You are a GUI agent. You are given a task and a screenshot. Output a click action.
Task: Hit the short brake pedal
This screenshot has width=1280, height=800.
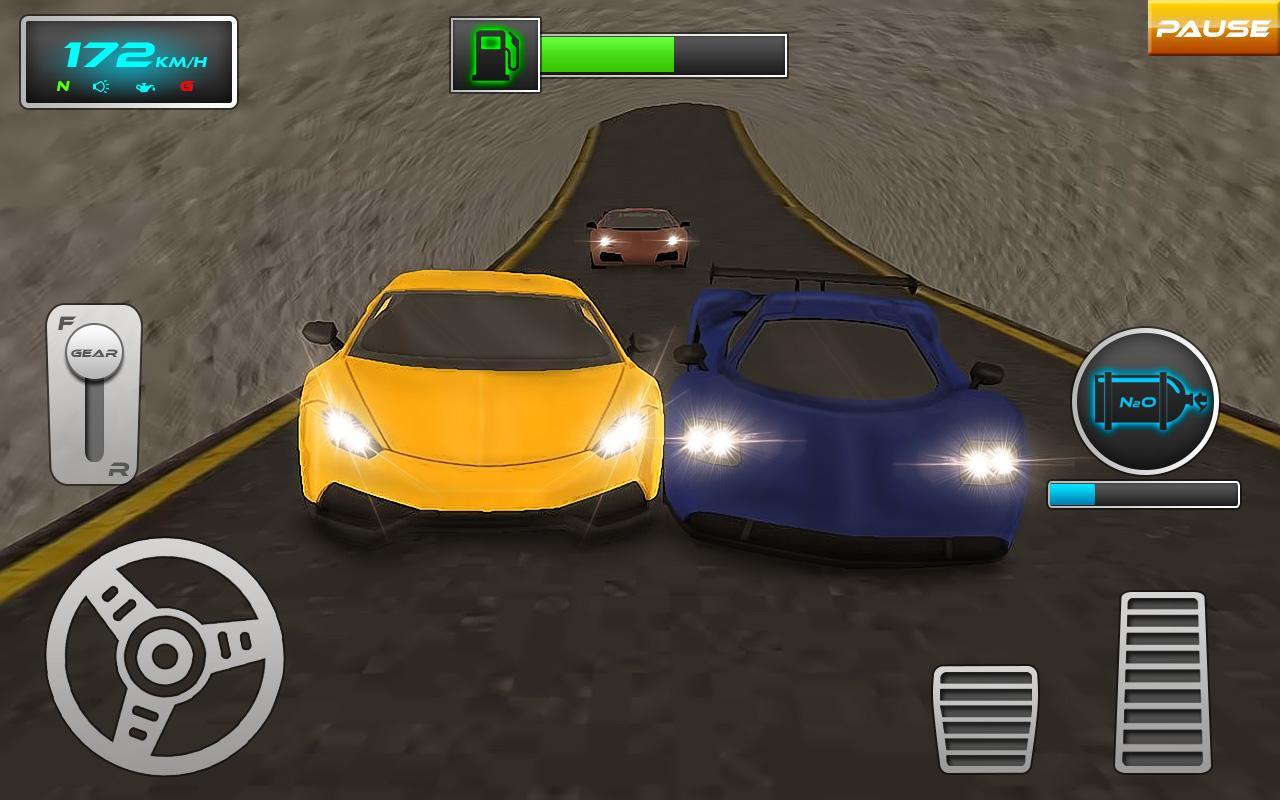985,718
